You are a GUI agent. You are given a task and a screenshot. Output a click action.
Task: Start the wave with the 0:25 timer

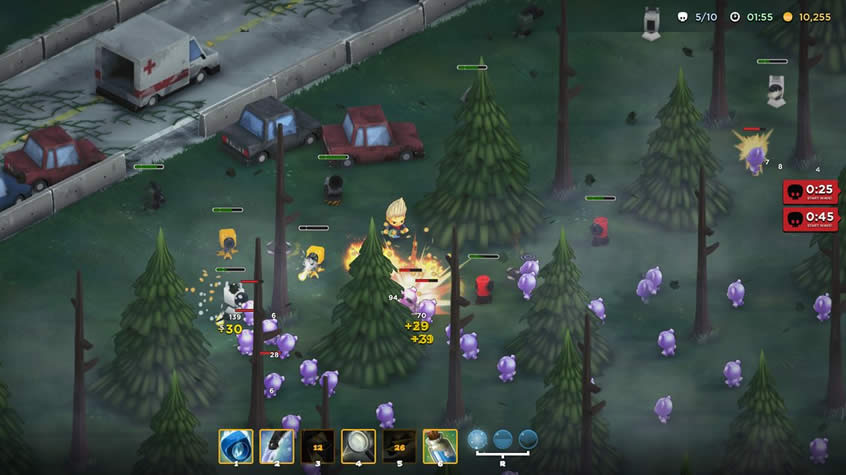[810, 192]
